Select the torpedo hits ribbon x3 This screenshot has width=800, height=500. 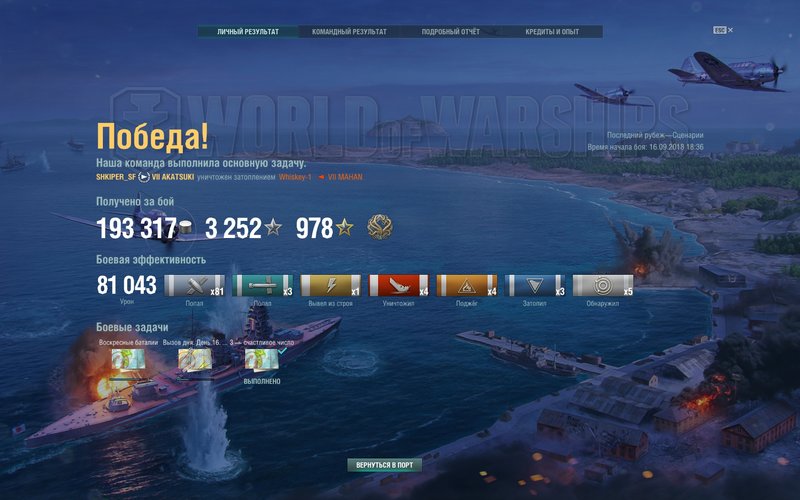coord(262,286)
